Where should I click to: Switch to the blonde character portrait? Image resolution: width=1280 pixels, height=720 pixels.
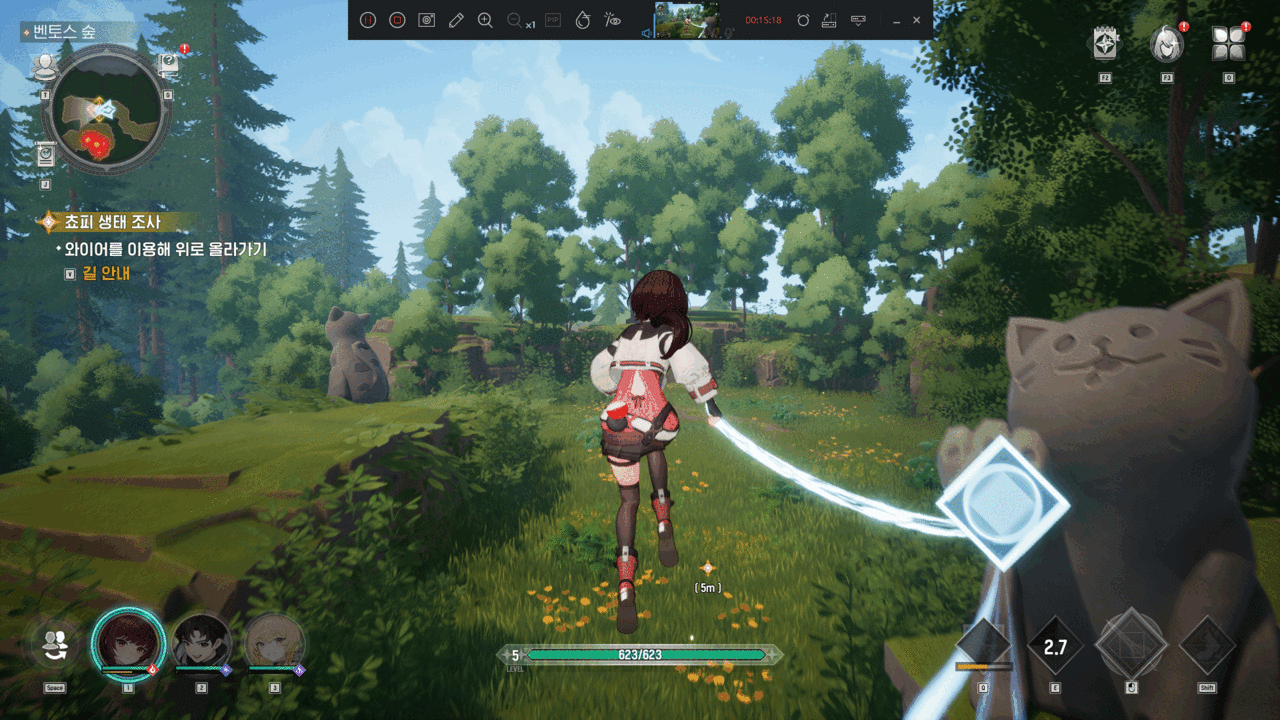(274, 643)
